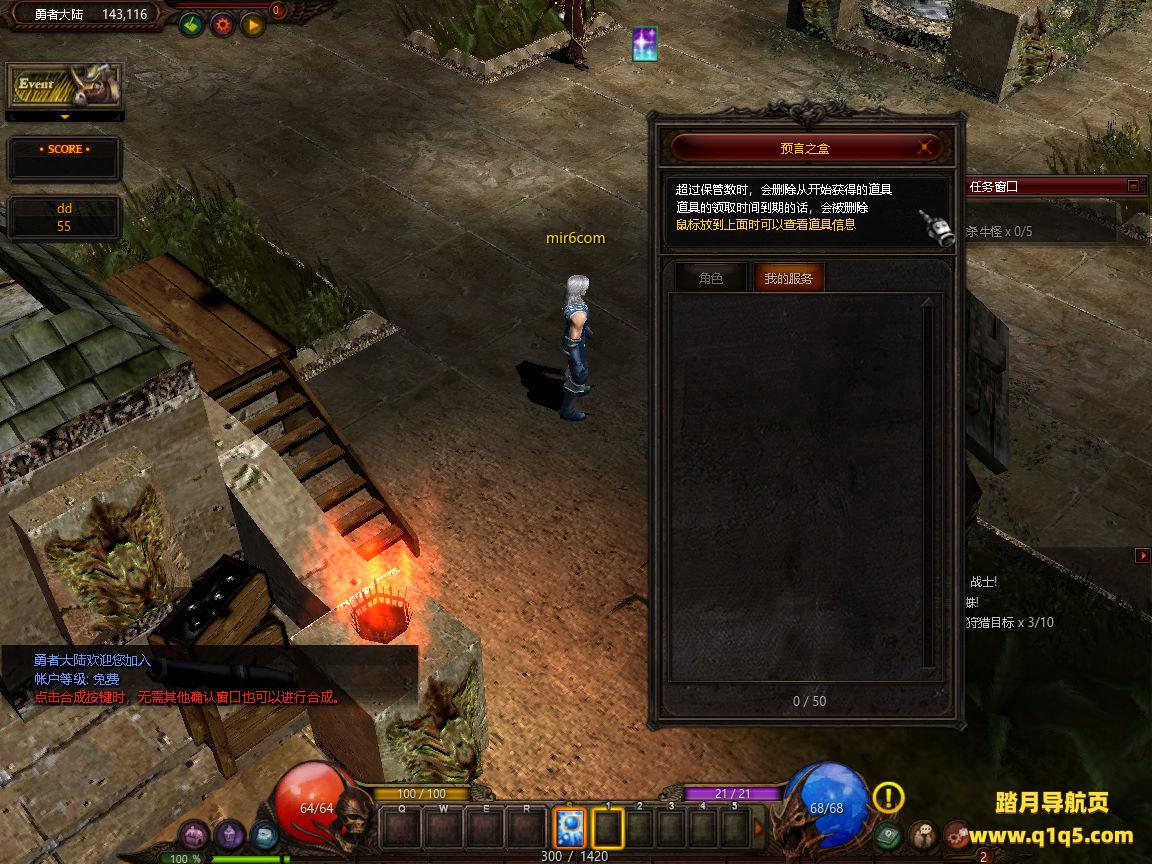Close the 预言之盒 window
This screenshot has width=1152, height=864.
[927, 148]
